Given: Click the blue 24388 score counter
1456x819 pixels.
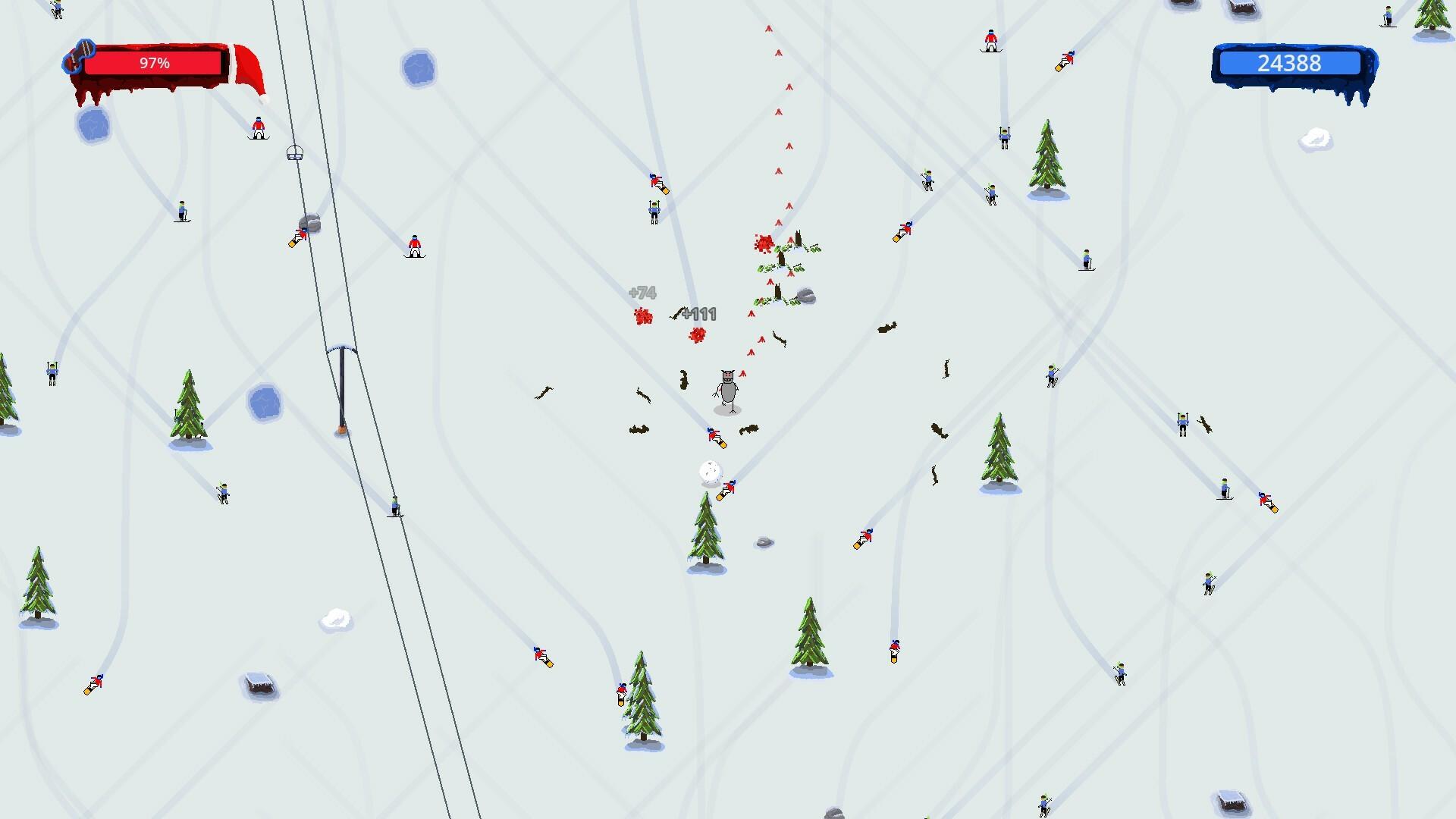Looking at the screenshot, I should pyautogui.click(x=1289, y=64).
